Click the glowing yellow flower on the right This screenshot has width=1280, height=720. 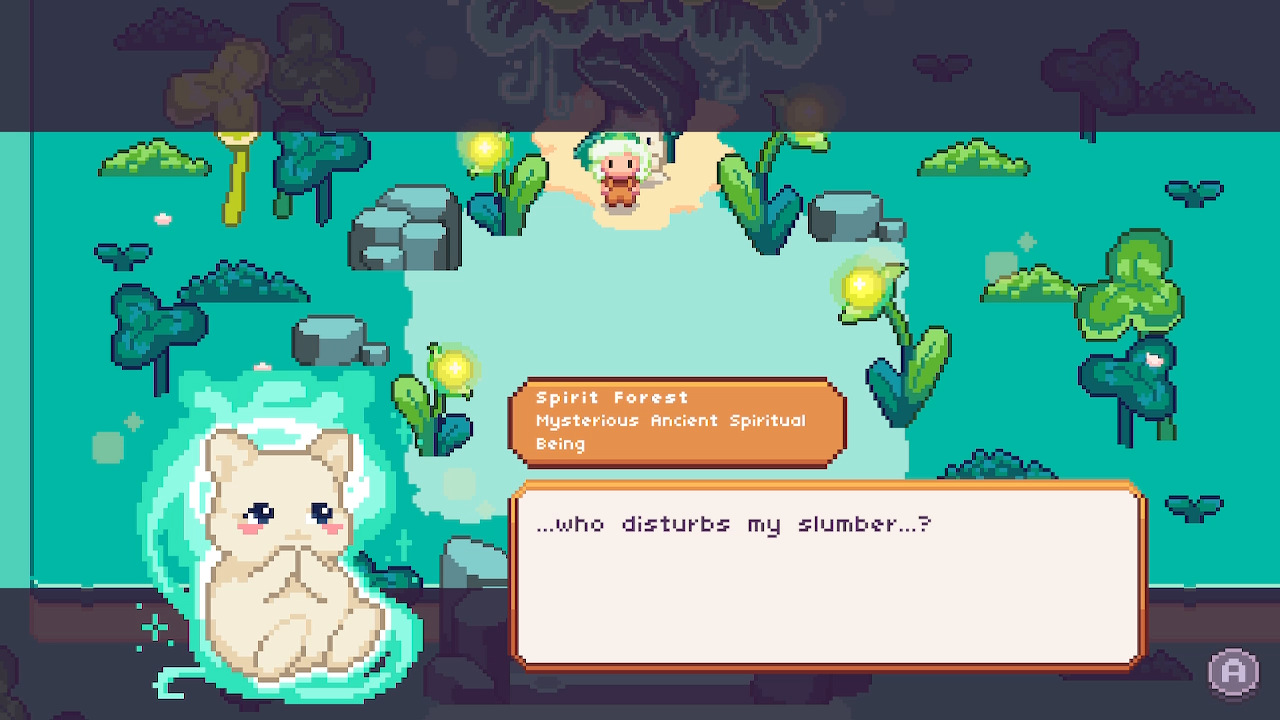point(860,290)
